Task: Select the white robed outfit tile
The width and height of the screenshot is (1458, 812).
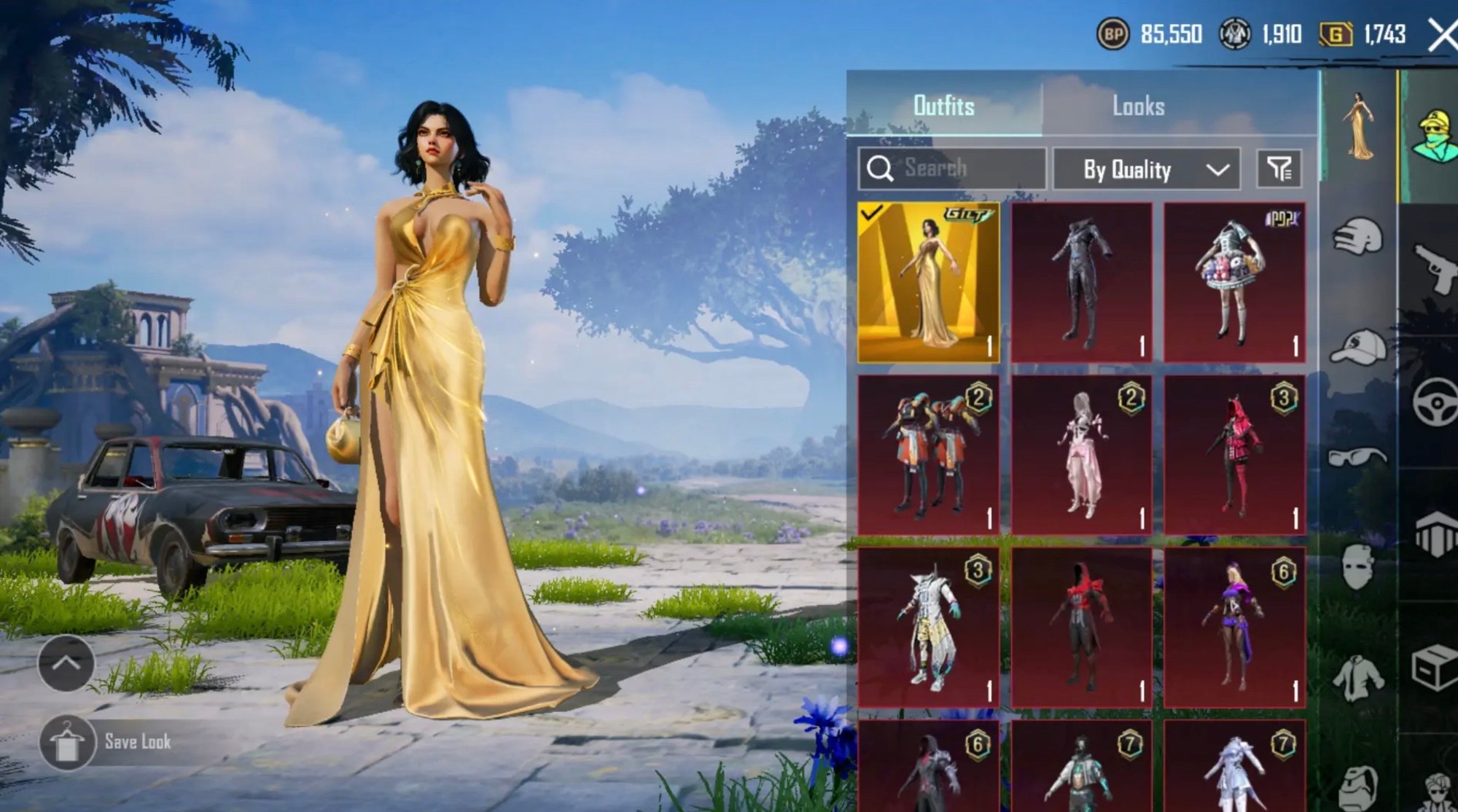Action: coord(928,628)
